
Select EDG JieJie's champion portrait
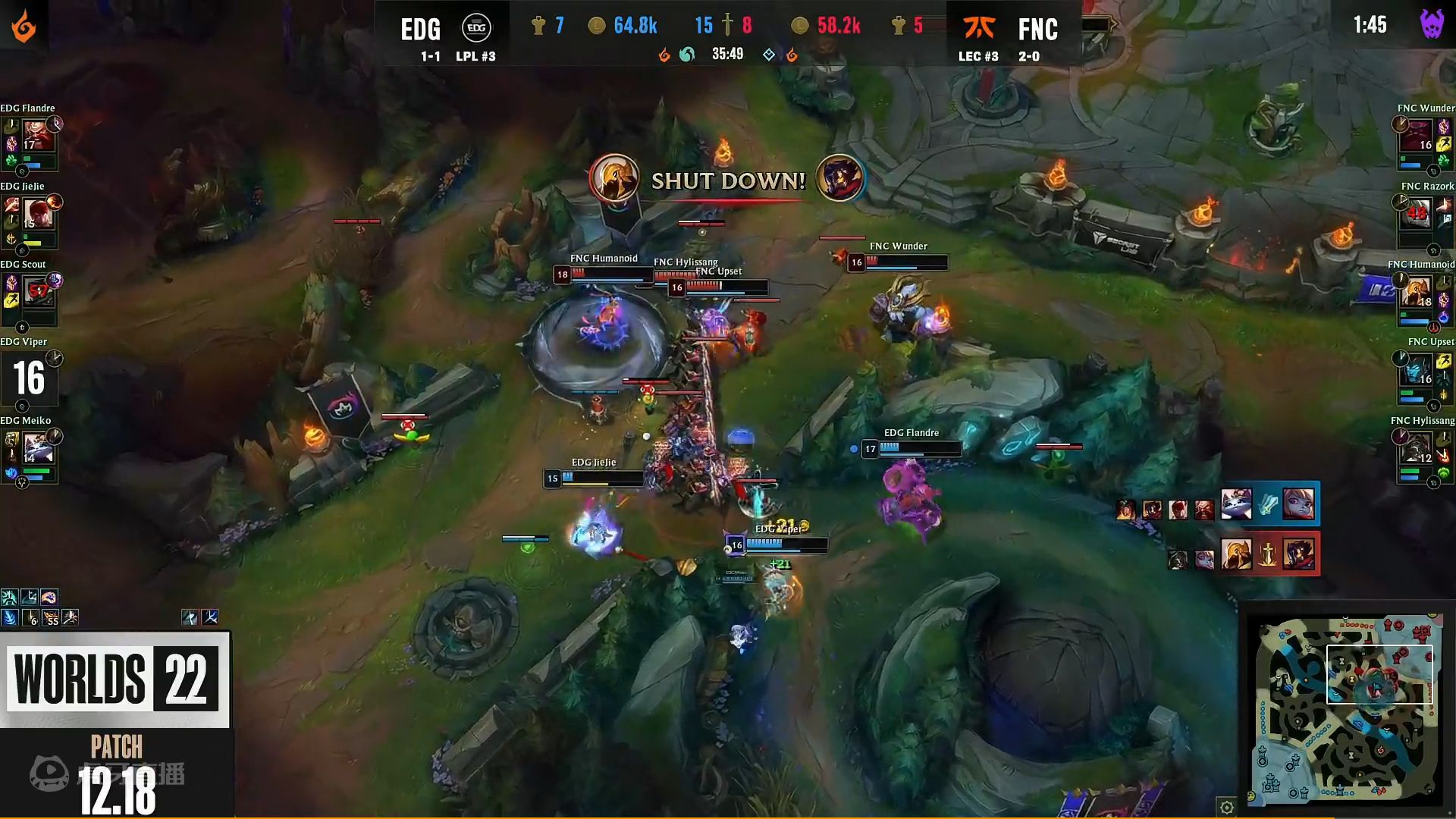[x=38, y=215]
